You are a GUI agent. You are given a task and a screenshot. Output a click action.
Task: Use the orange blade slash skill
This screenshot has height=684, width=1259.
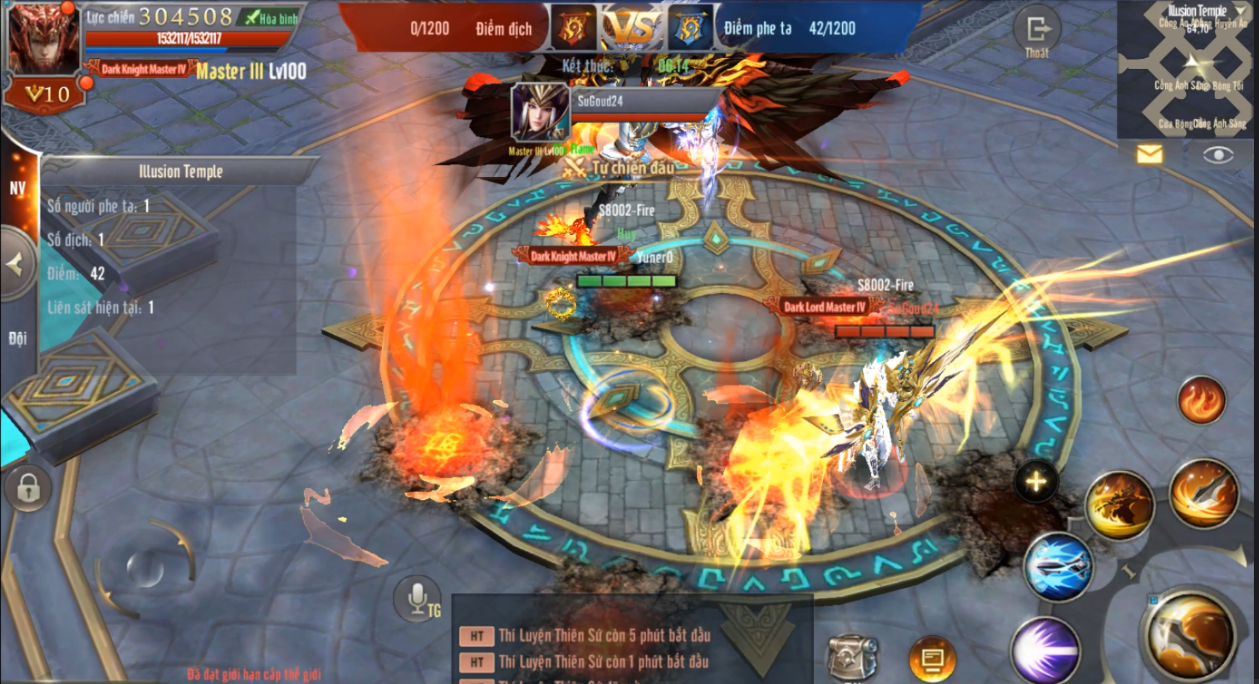[1204, 493]
